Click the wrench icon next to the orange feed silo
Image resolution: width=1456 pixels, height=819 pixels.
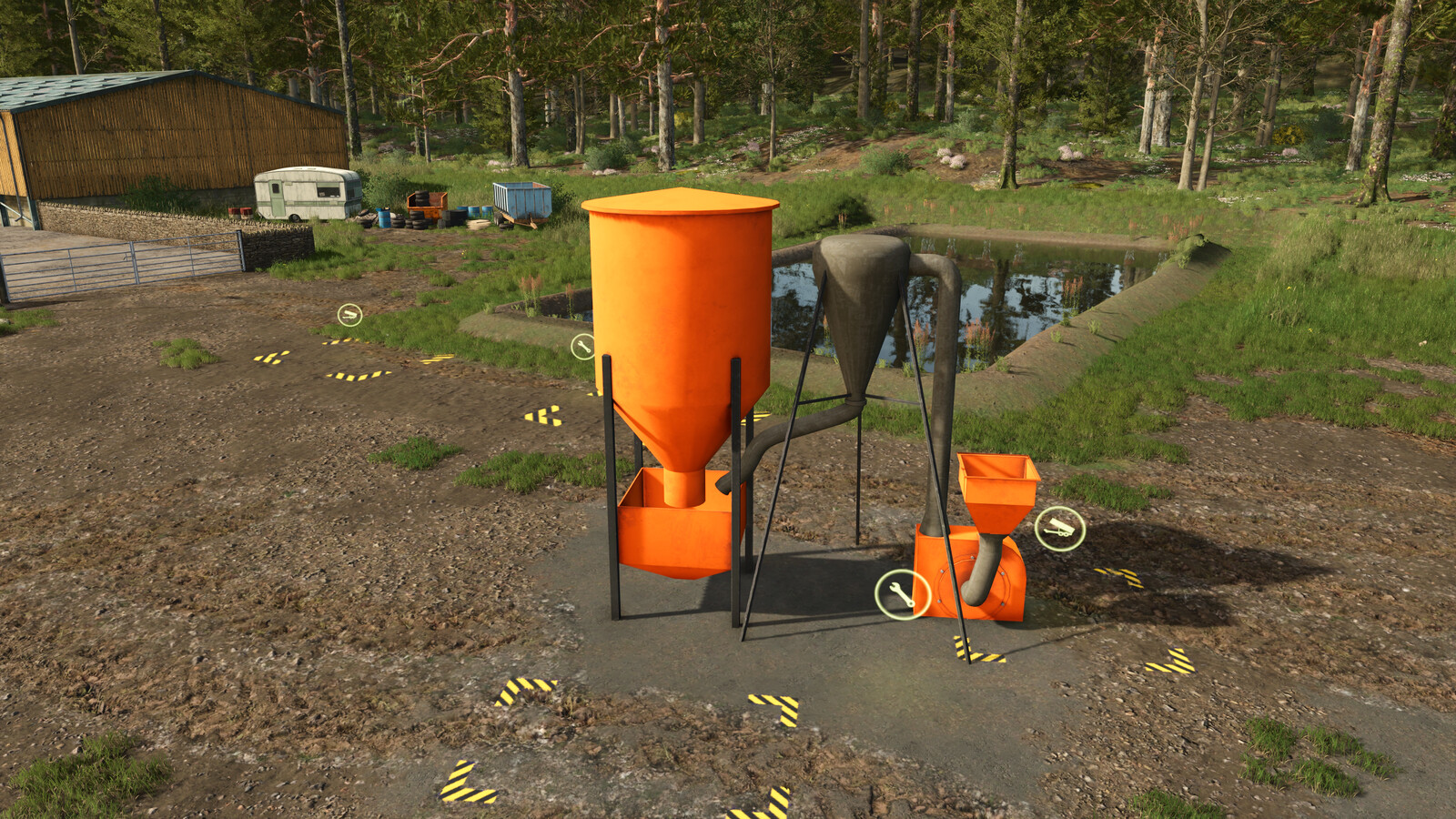point(582,344)
